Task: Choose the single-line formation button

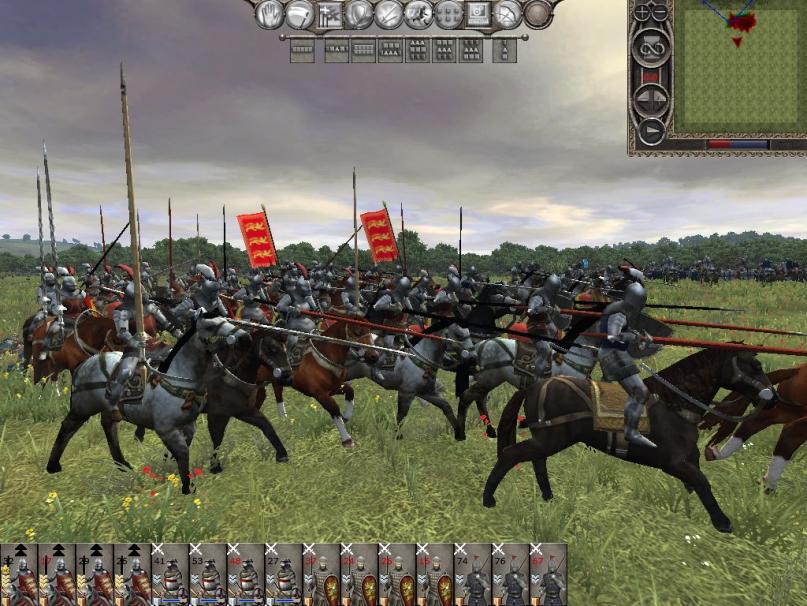Action: pyautogui.click(x=302, y=49)
